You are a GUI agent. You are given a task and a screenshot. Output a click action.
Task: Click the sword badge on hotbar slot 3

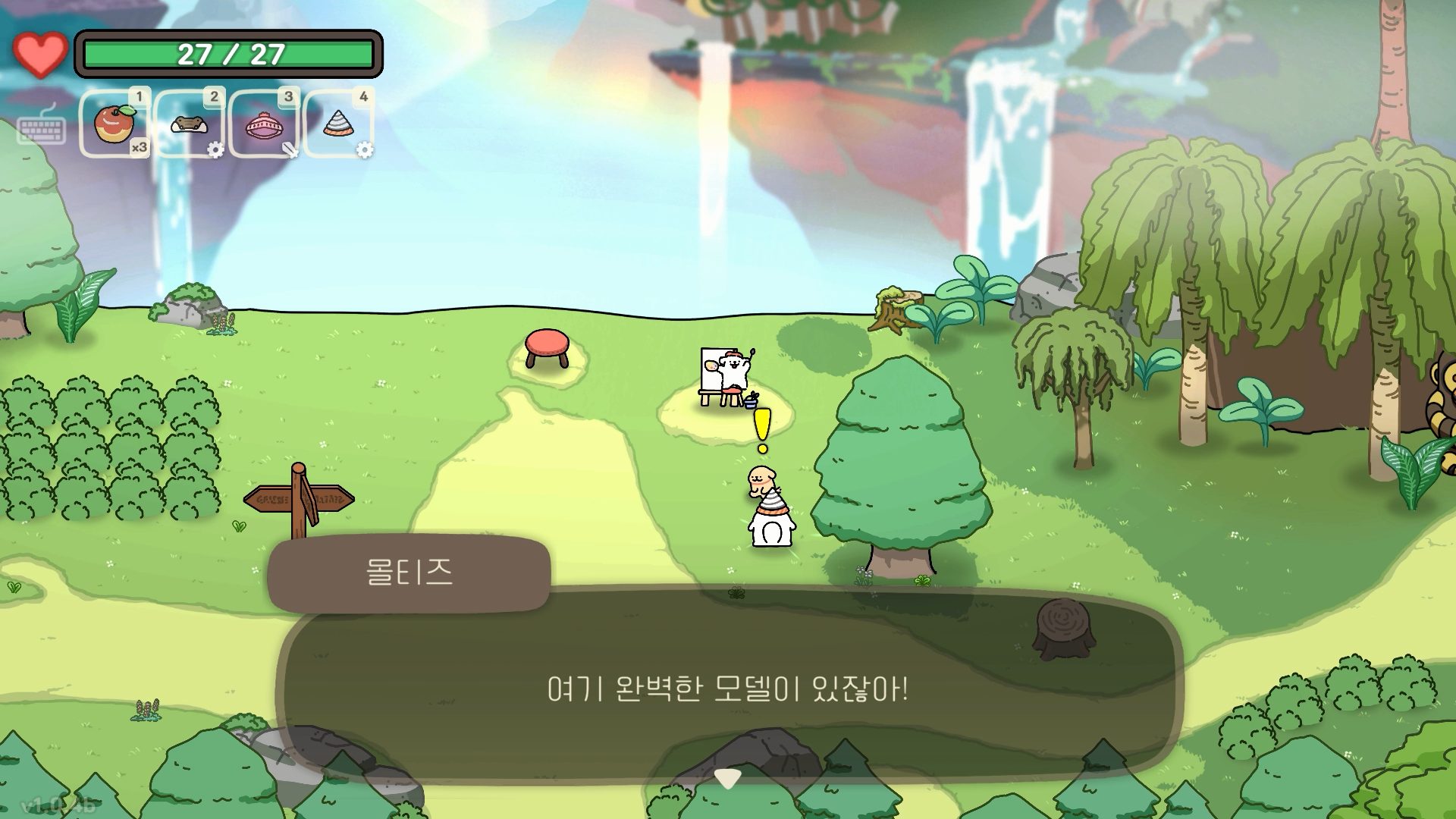click(289, 151)
